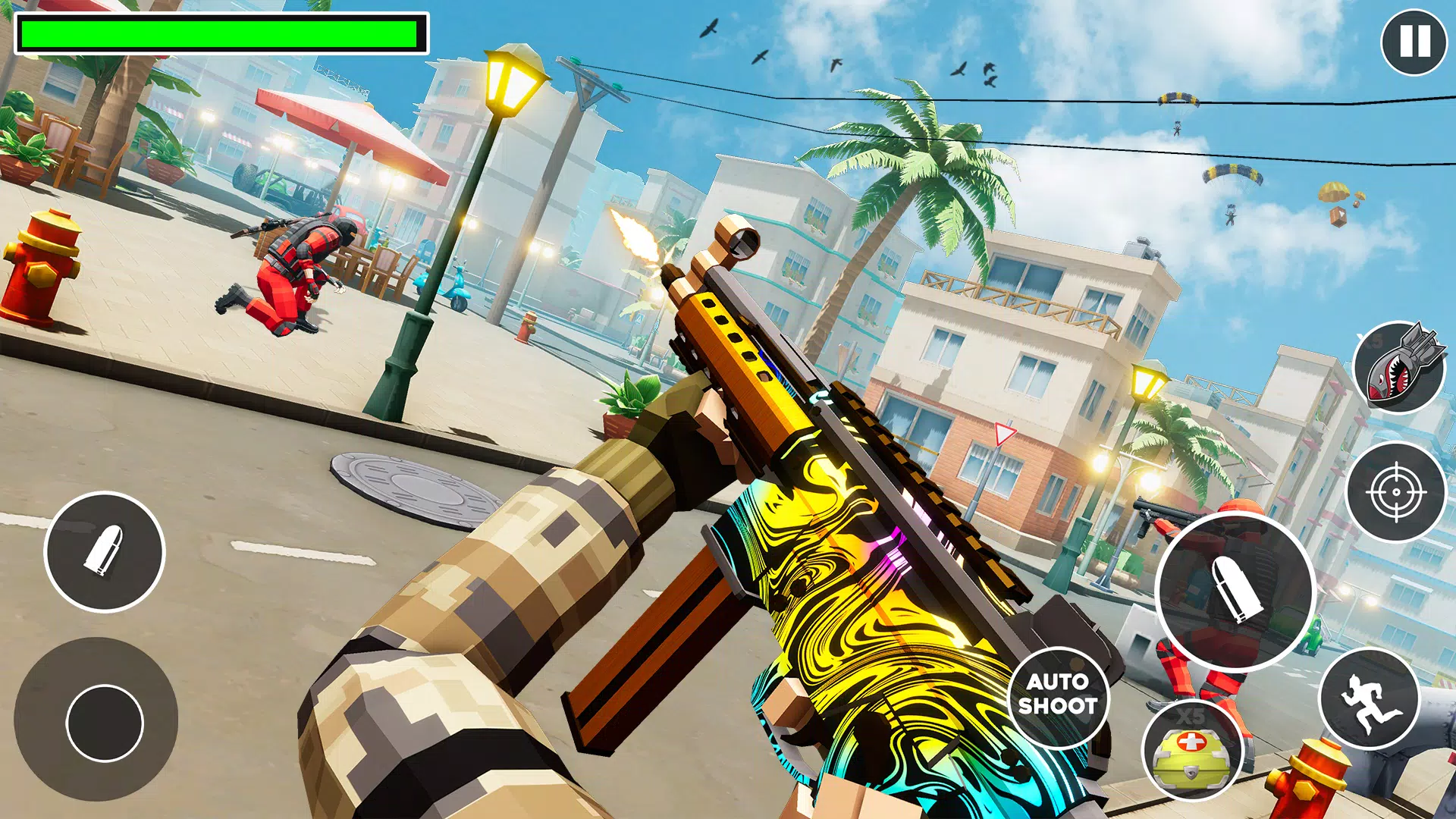Tap the left-side bullet fire button
The image size is (1456, 819).
click(x=105, y=551)
